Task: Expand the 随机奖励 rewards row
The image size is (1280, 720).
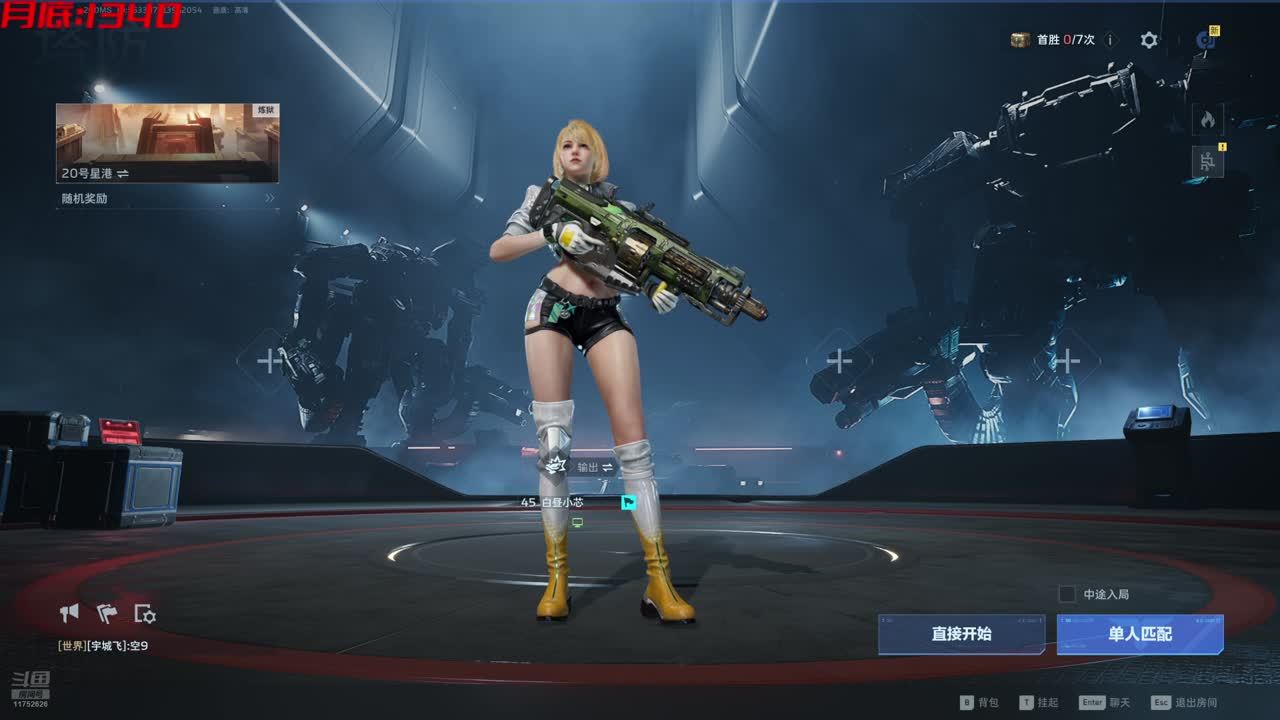Action: click(167, 198)
